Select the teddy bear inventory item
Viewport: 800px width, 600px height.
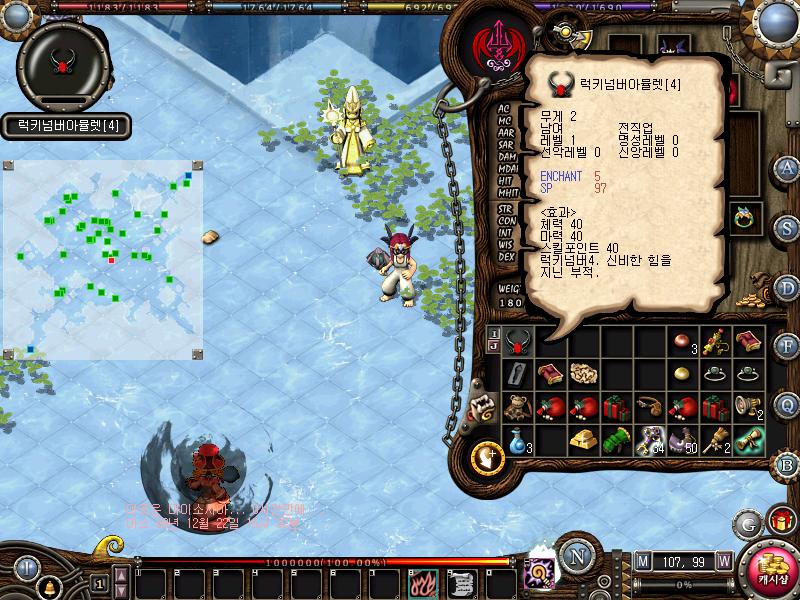point(517,407)
